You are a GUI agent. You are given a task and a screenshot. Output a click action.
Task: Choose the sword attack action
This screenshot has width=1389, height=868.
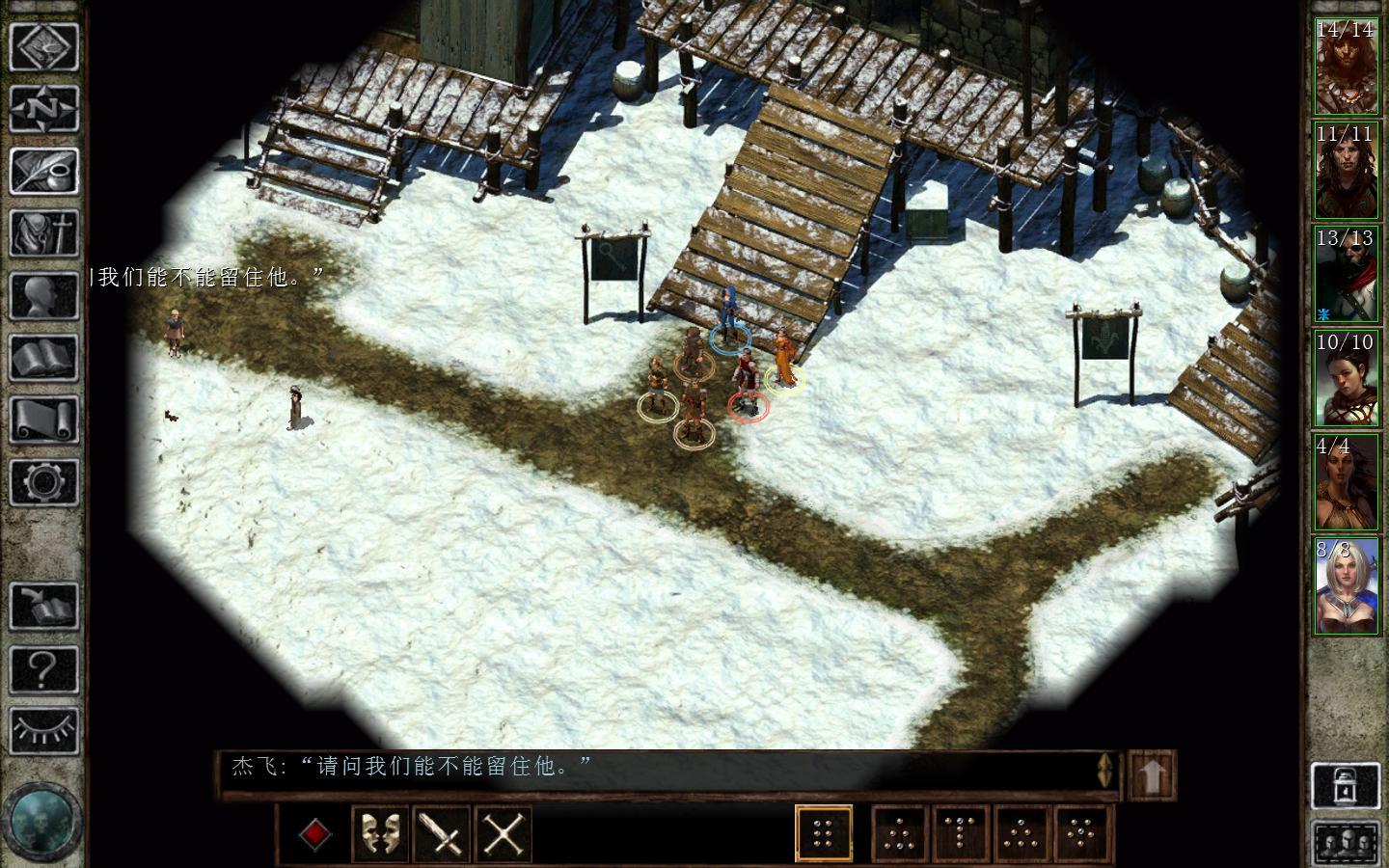pyautogui.click(x=442, y=833)
